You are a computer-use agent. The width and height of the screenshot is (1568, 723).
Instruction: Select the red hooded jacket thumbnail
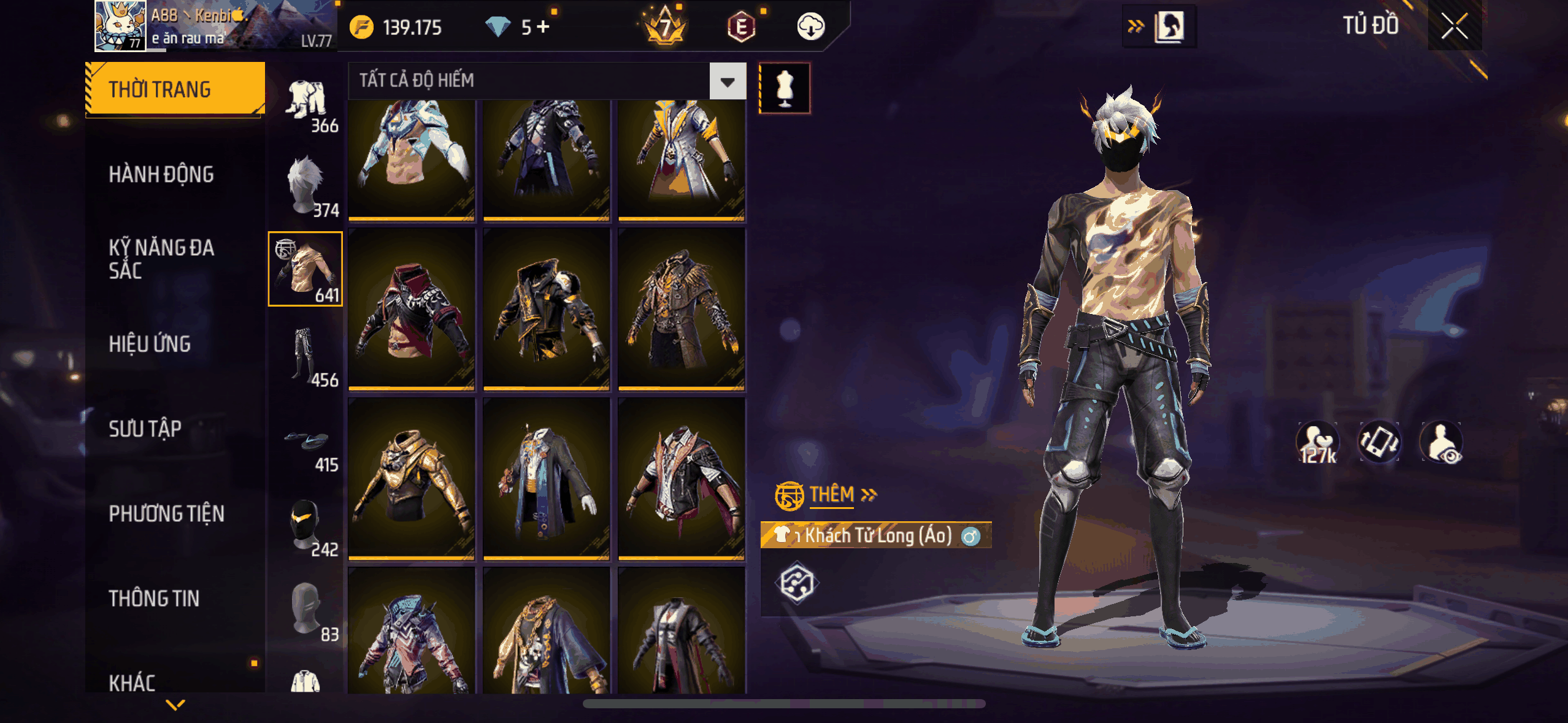[412, 310]
